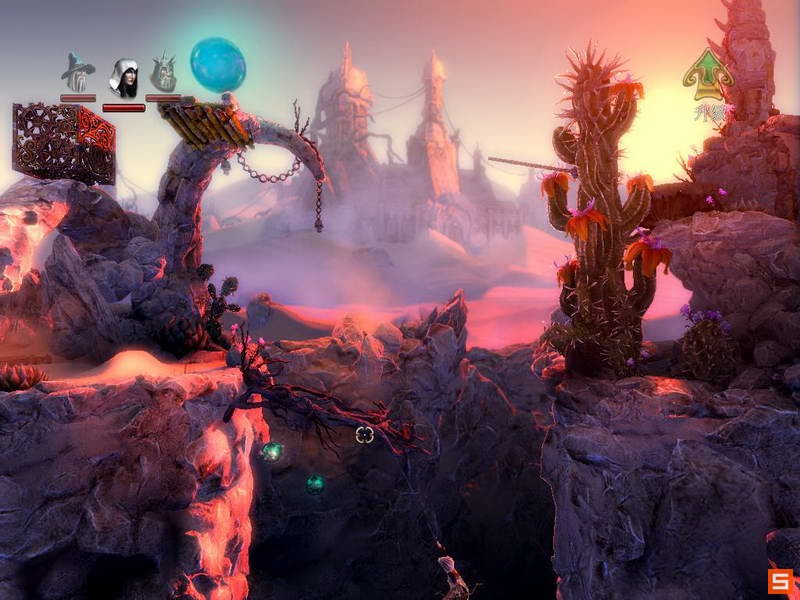The image size is (800, 600).
Task: Switch to the hooded thief portrait
Action: tap(123, 77)
